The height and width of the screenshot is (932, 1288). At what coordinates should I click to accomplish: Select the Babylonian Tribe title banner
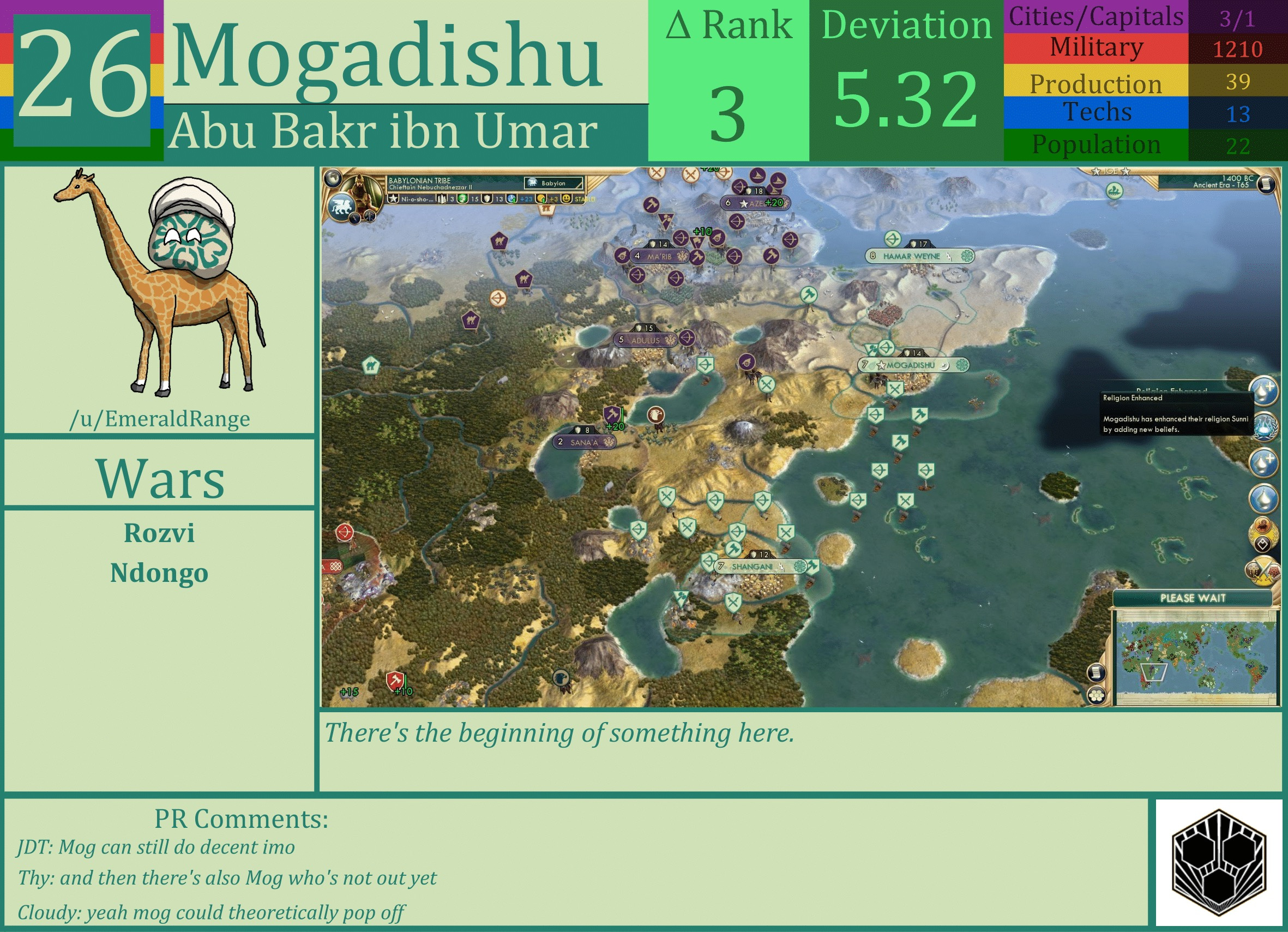point(419,181)
